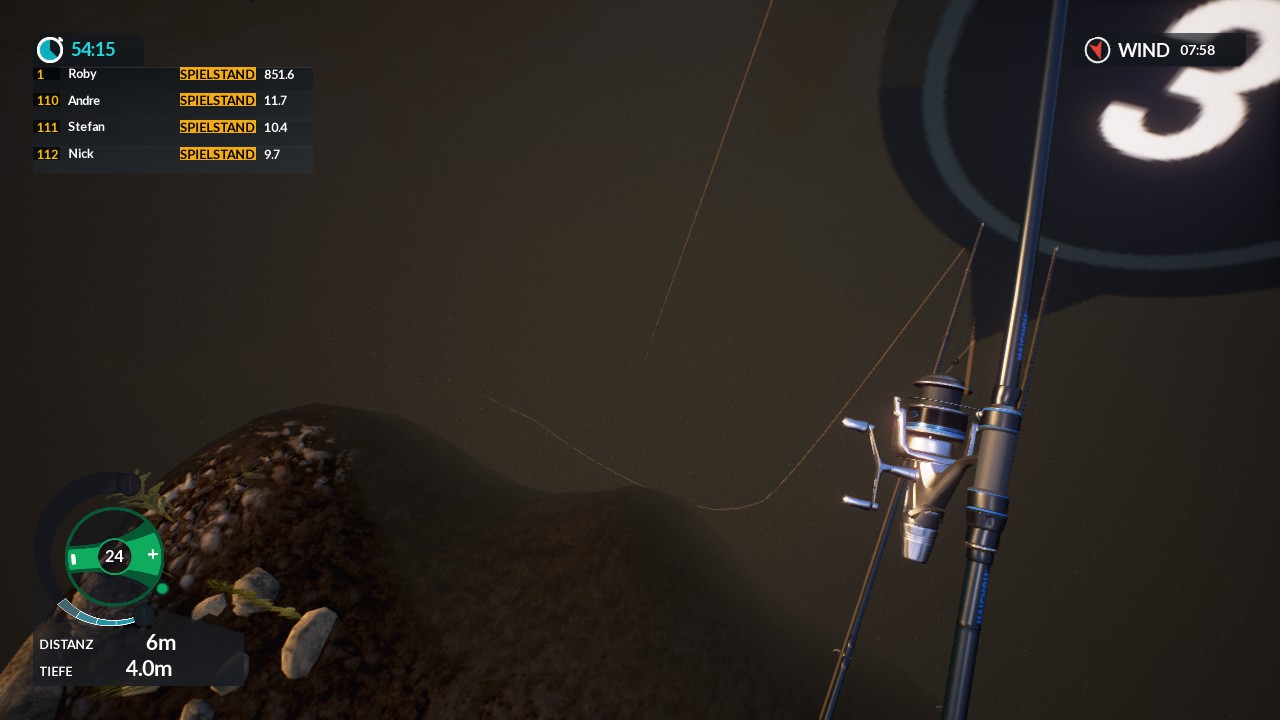
Task: Click Nick's leaderboard entry
Action: tap(172, 154)
